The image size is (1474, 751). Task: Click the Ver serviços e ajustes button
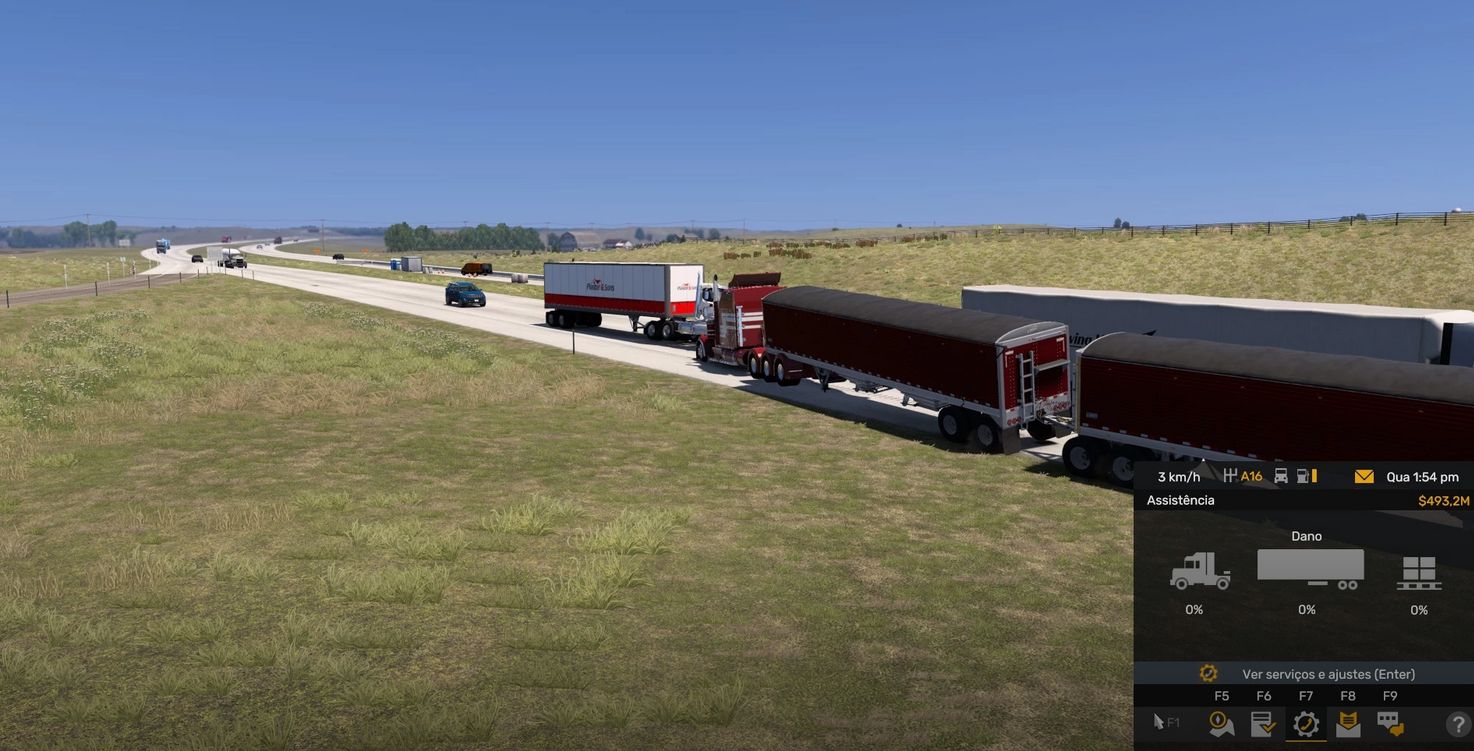click(1330, 672)
